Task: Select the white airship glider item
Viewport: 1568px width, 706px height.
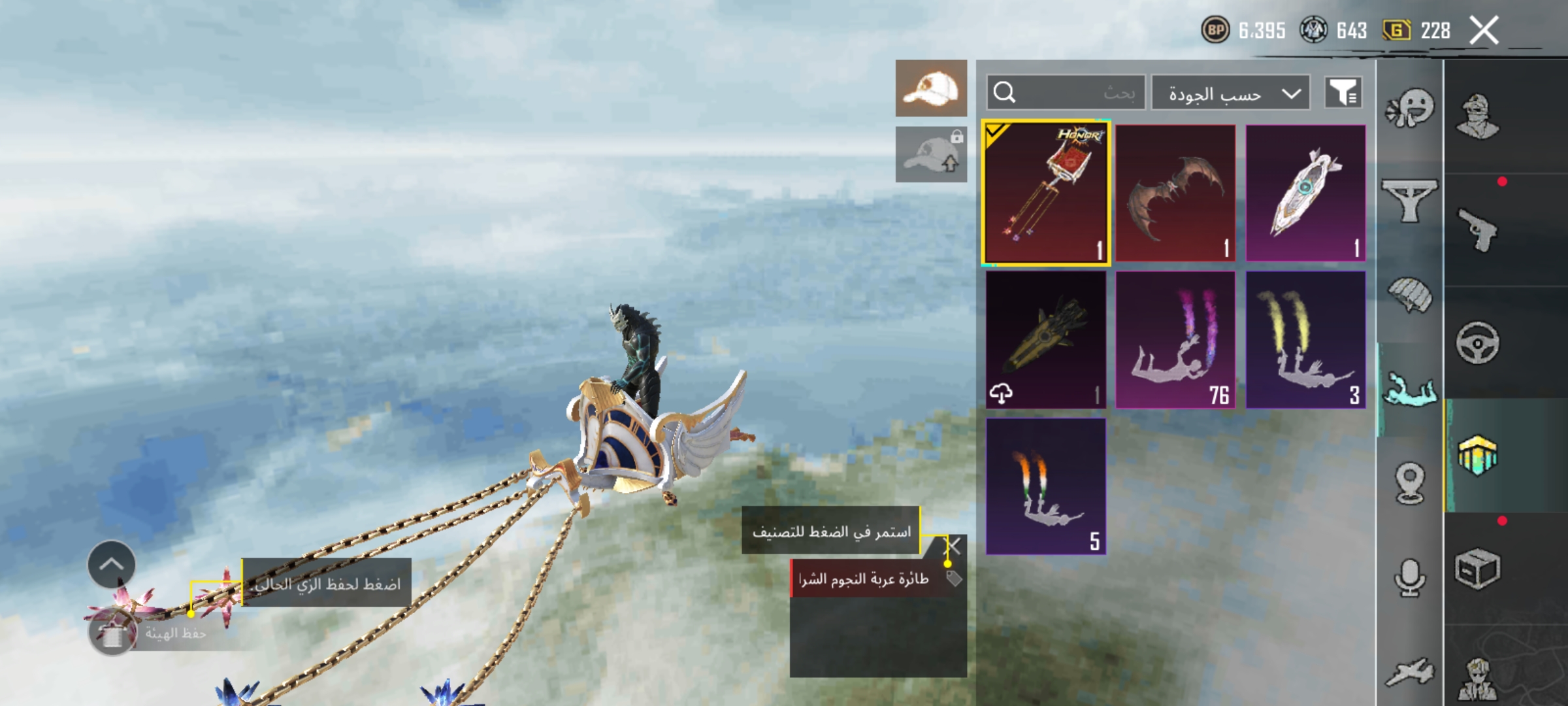Action: click(x=1305, y=193)
